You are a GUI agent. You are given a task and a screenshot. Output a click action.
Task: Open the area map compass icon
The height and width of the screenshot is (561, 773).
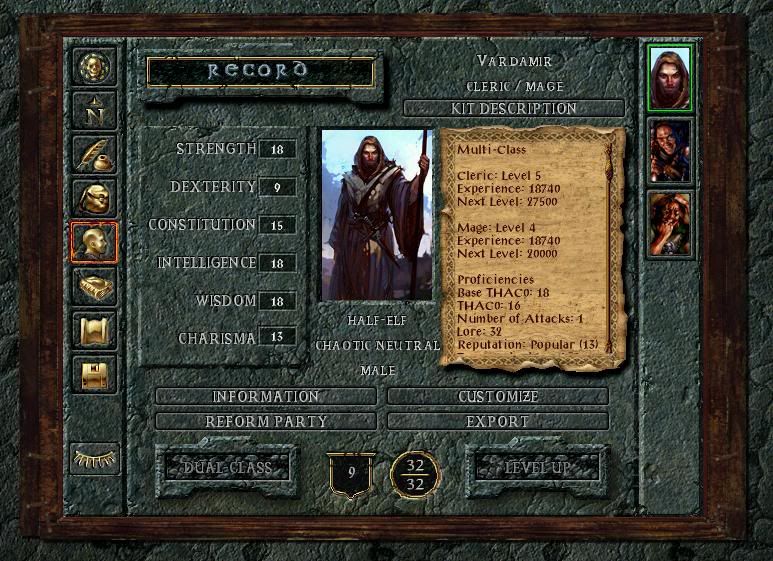(94, 110)
